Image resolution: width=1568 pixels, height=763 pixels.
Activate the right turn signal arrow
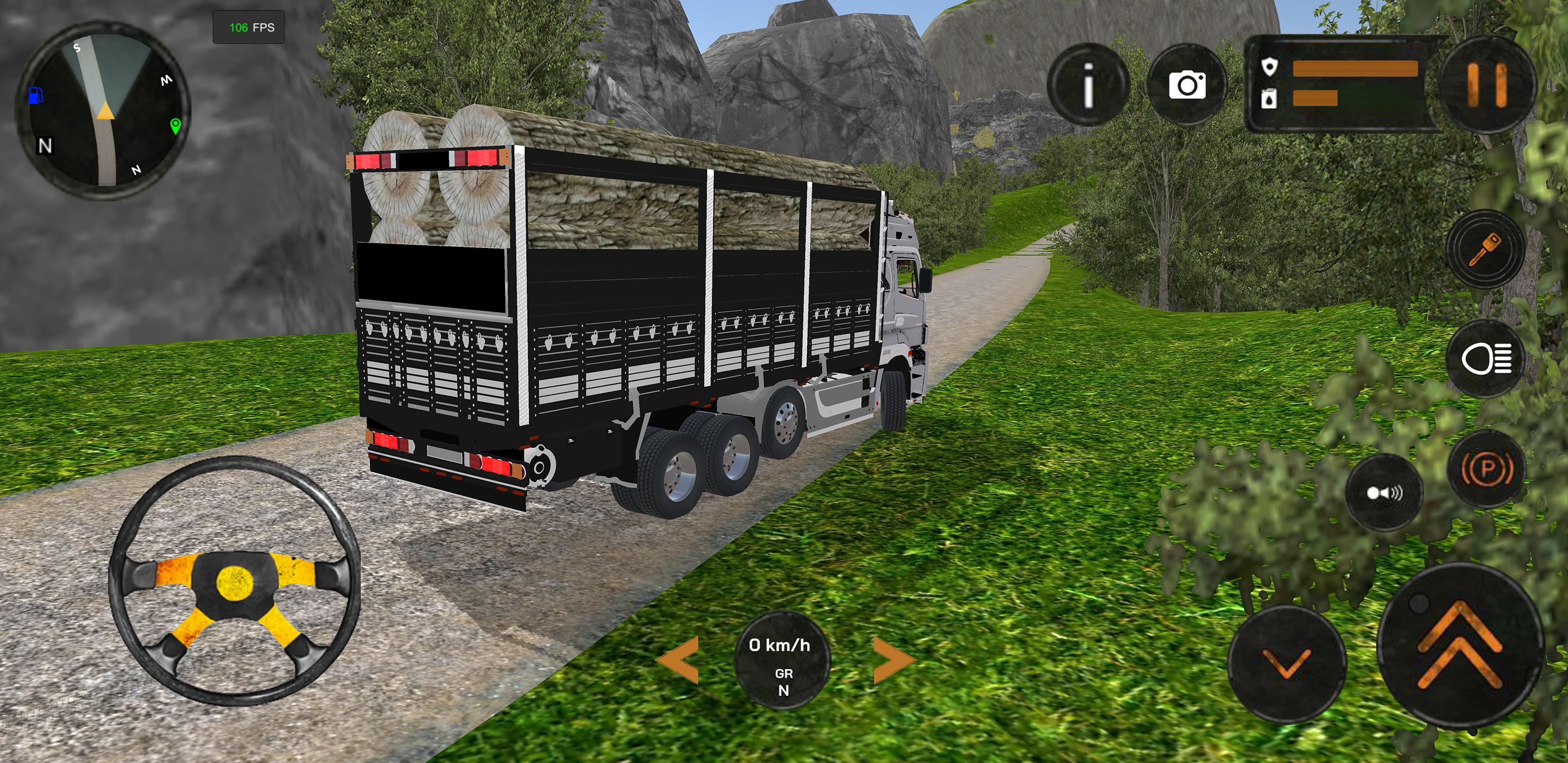tap(894, 660)
